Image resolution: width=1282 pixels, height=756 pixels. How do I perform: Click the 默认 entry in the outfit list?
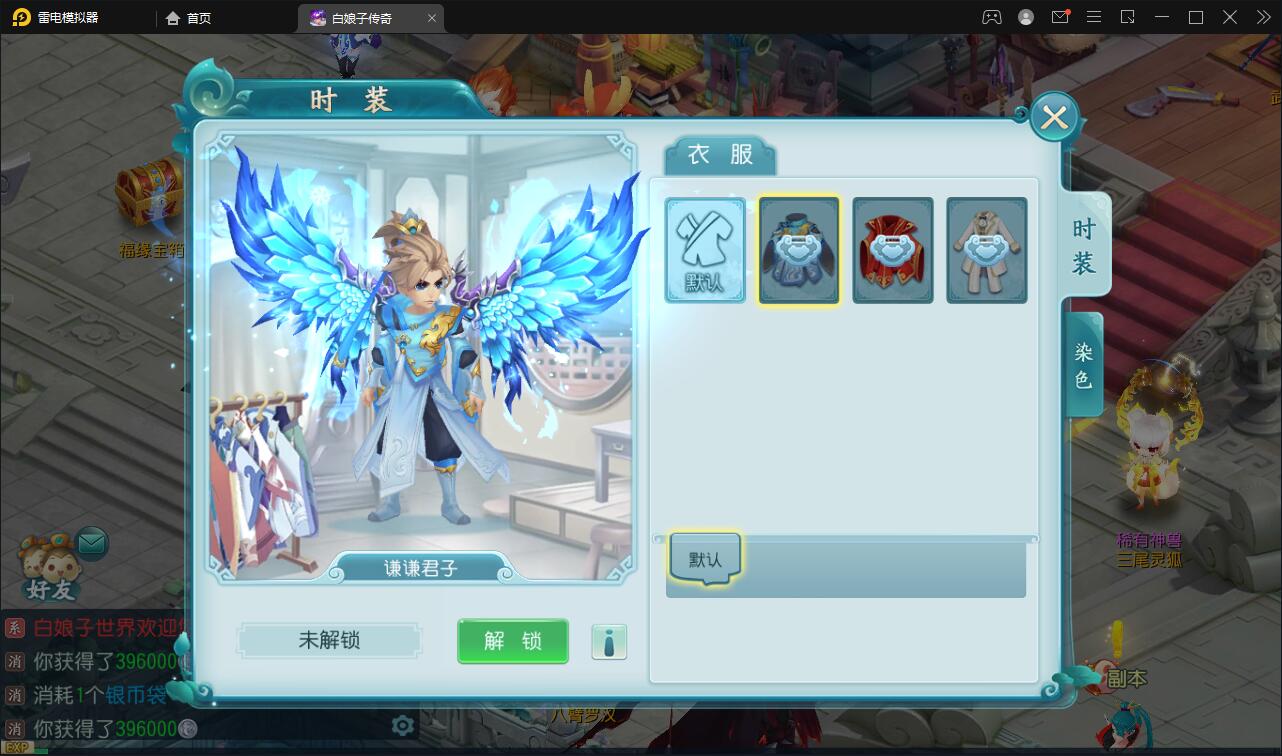coord(703,558)
